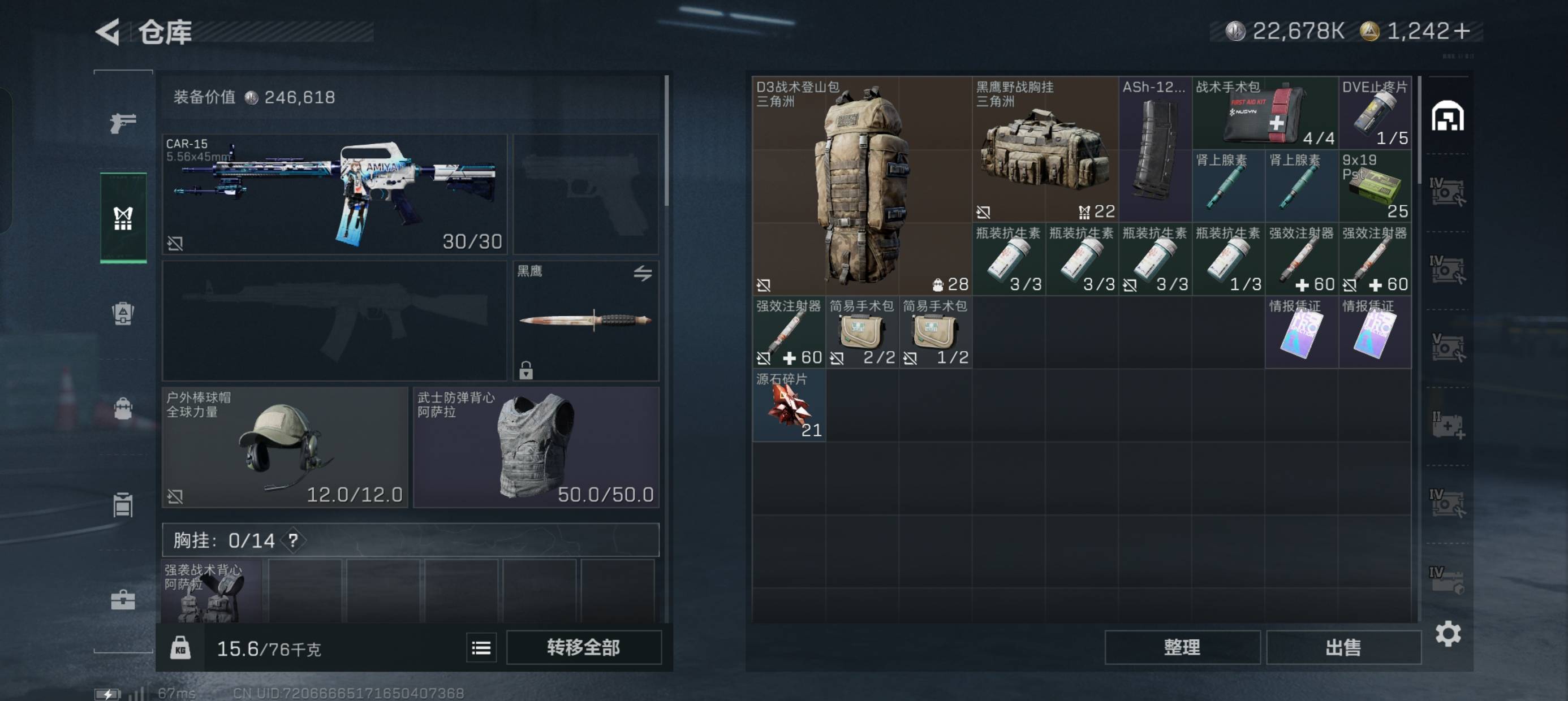Select the ASh-12 magazine item
1568x701 pixels.
tap(1155, 149)
